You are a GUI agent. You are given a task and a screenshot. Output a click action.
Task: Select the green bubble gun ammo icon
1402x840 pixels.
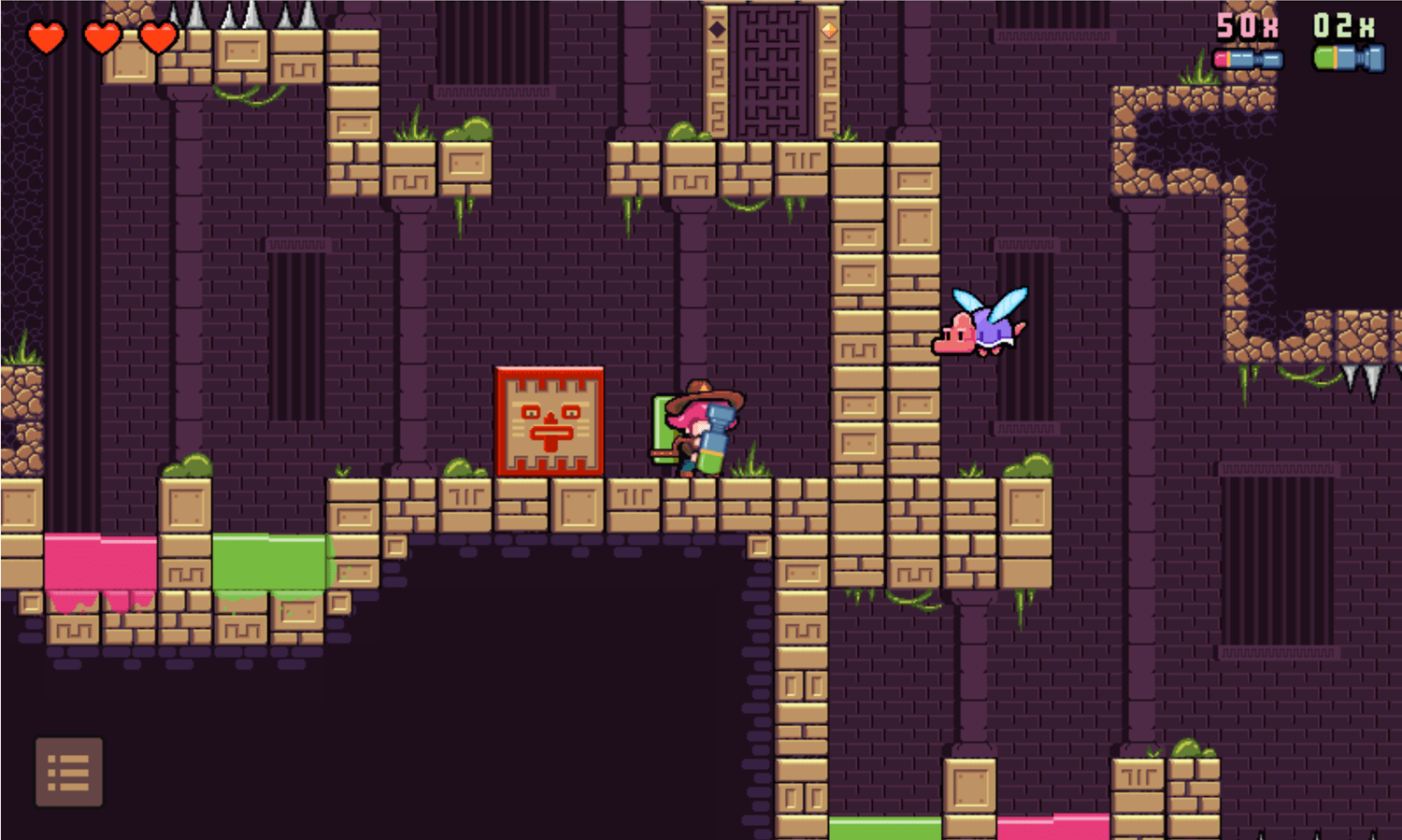[x=1350, y=58]
